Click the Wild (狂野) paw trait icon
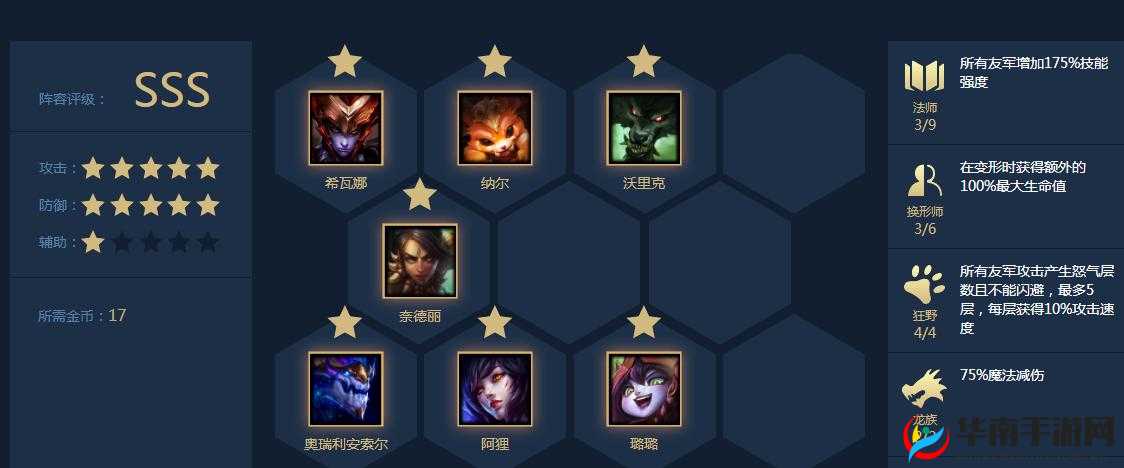Screen dimensions: 1124x468 point(924,285)
